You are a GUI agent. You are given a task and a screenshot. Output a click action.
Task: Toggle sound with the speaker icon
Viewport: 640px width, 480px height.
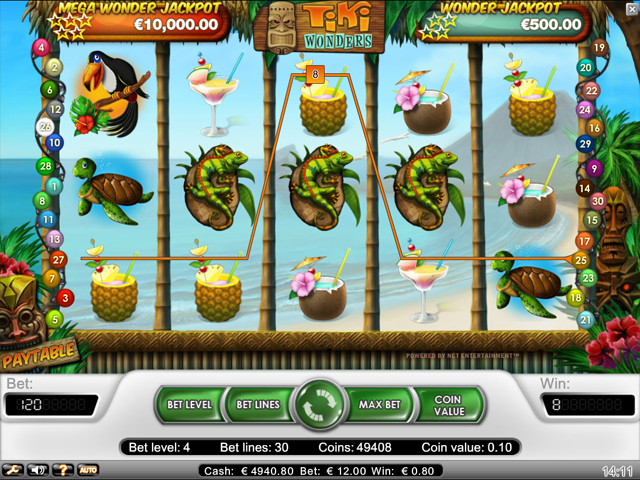(x=39, y=469)
